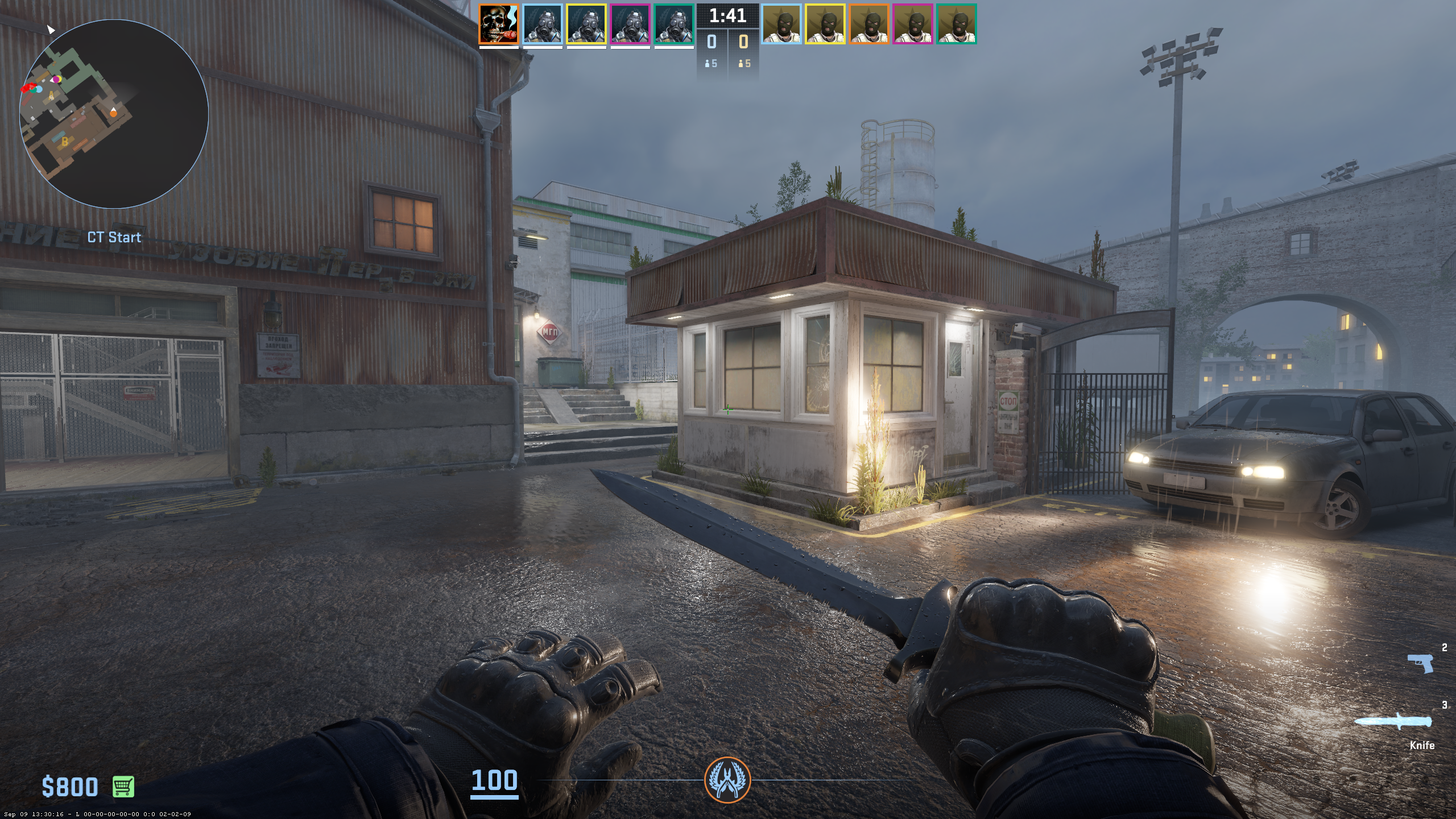The width and height of the screenshot is (1456, 819).
Task: Choose the orange-bordered balaclava enemy portrait
Action: click(869, 24)
